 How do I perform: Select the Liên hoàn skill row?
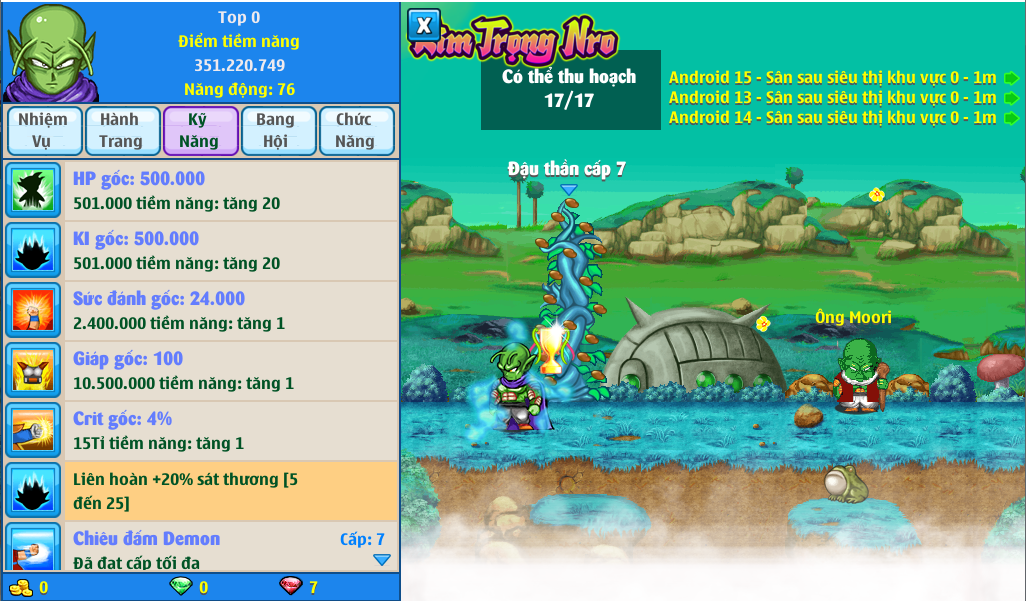200,490
